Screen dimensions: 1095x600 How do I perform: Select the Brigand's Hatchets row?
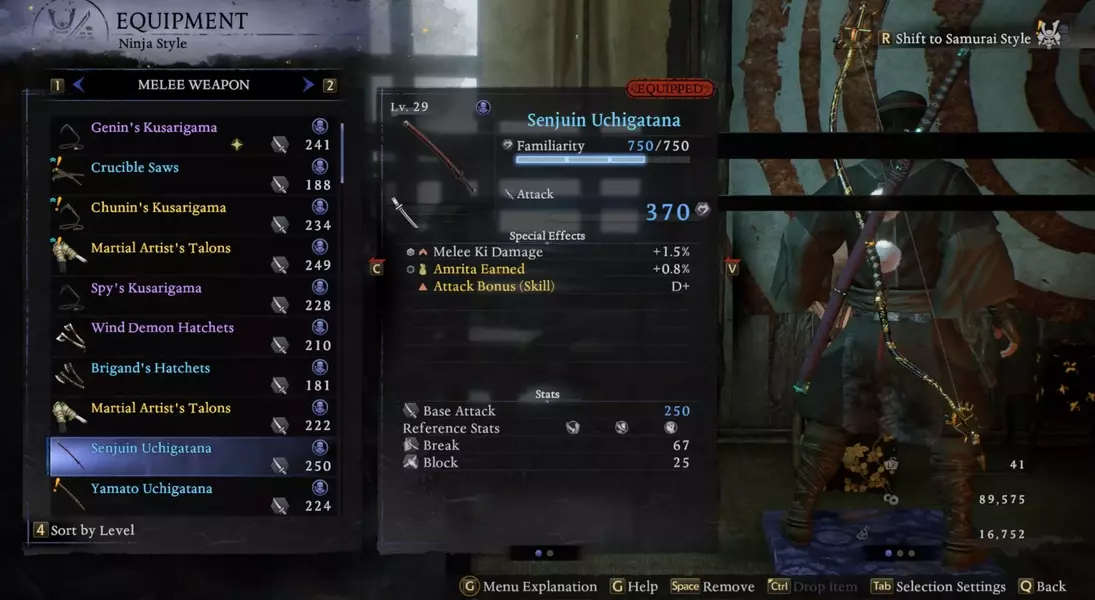150,368
